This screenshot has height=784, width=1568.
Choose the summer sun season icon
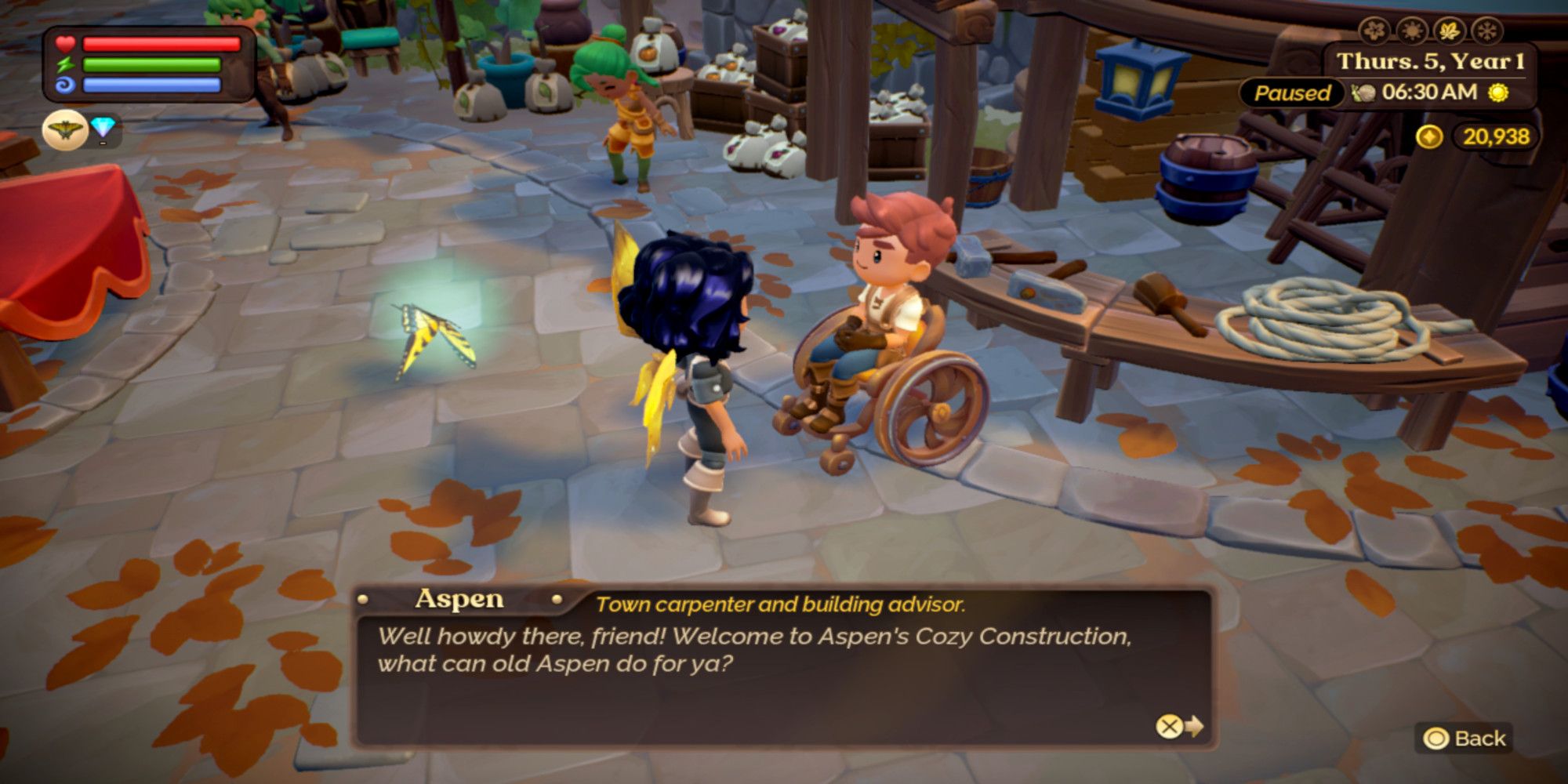tap(1411, 31)
